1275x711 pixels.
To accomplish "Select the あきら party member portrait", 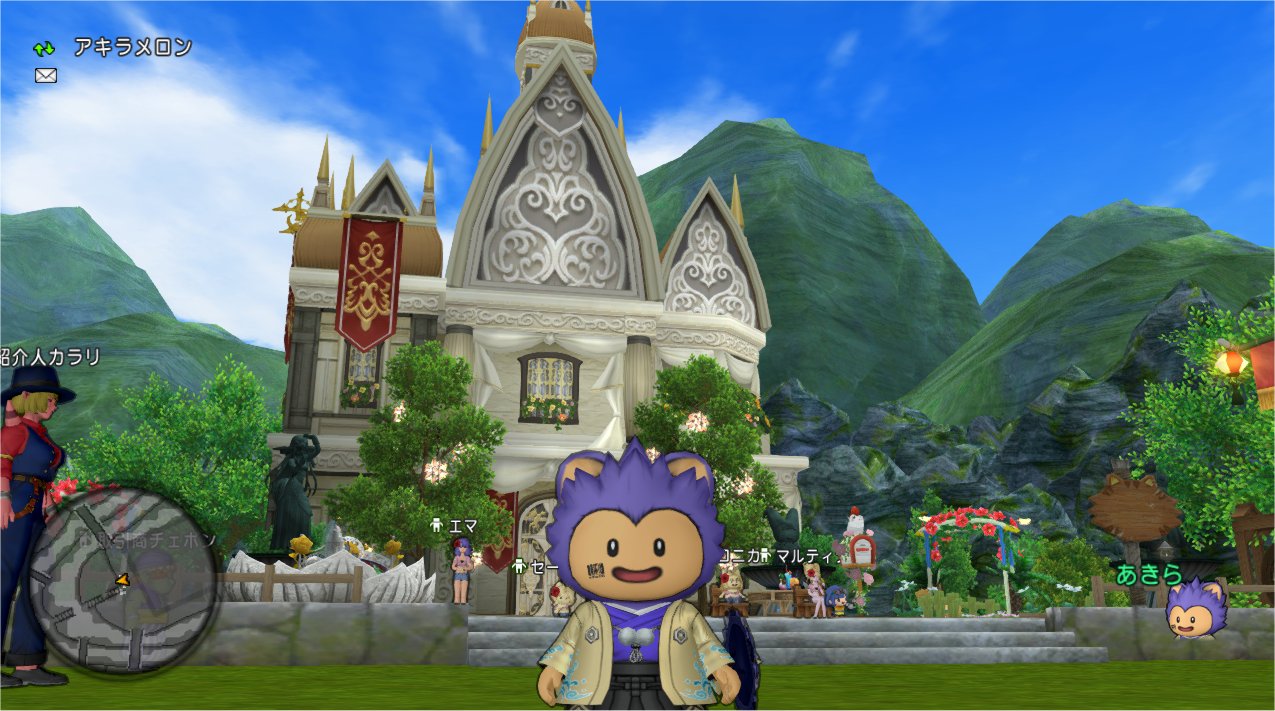I will pyautogui.click(x=1195, y=609).
